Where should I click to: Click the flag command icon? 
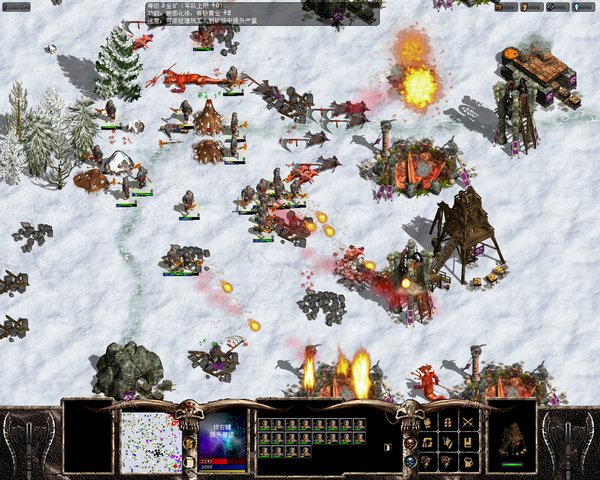[468, 443]
